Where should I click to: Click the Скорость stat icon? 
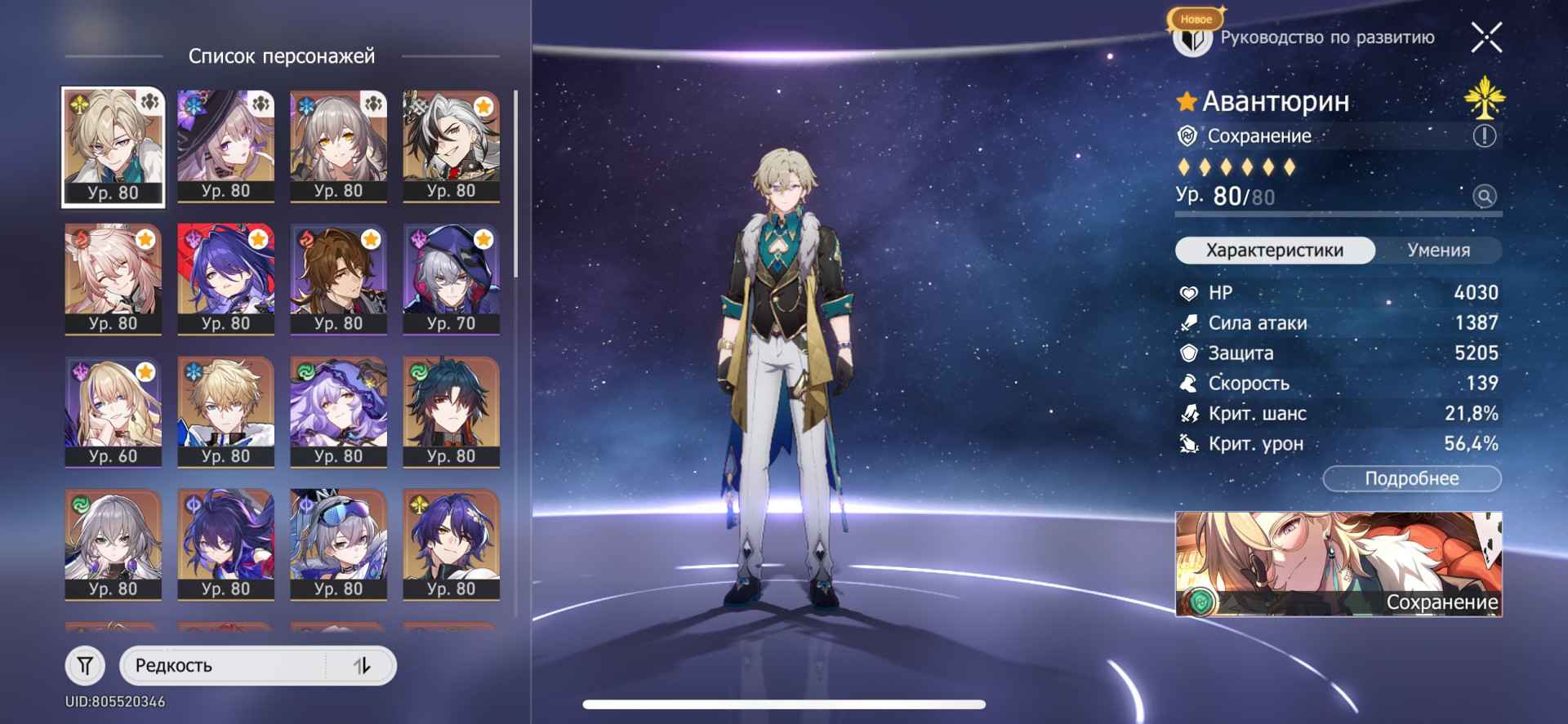[1188, 384]
